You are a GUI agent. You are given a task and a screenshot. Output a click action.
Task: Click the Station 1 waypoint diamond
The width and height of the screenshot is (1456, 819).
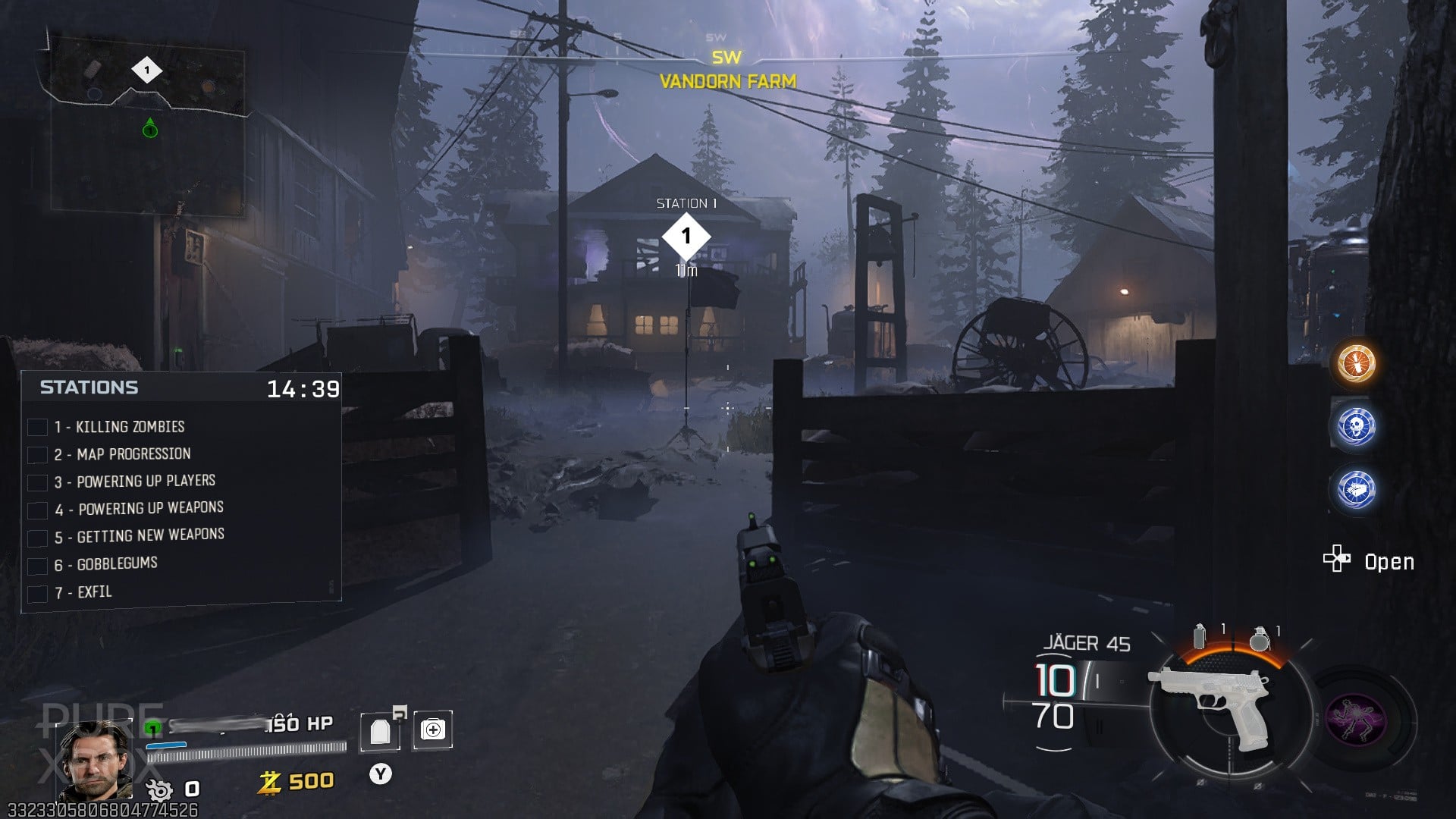[686, 237]
